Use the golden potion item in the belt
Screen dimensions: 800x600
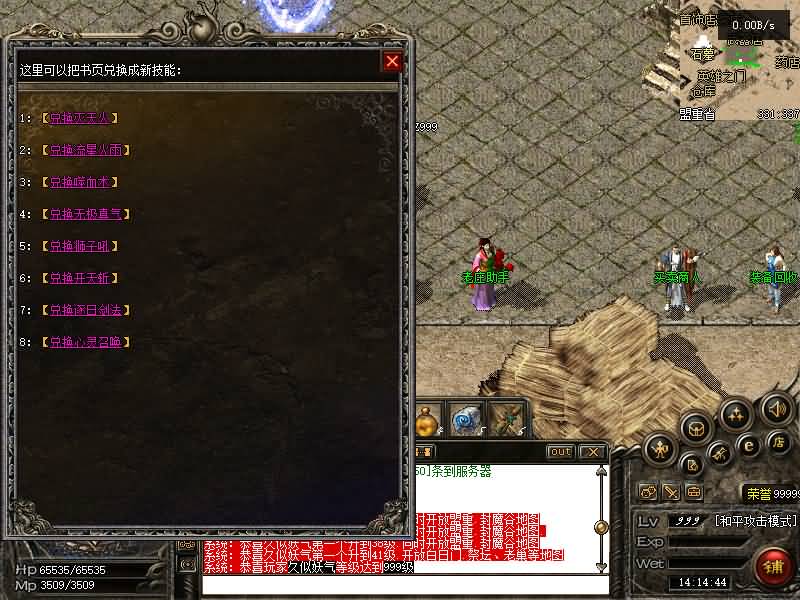click(428, 420)
